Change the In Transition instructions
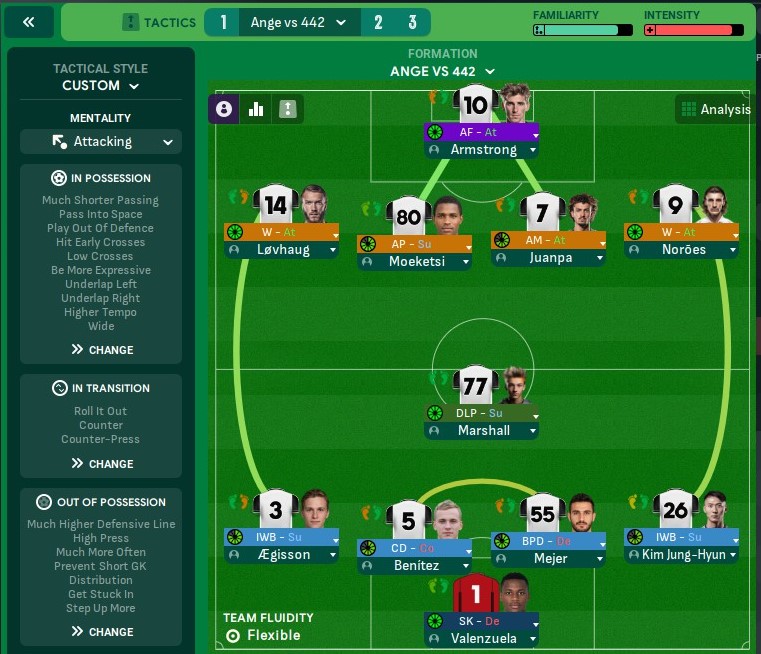Image resolution: width=761 pixels, height=654 pixels. click(101, 464)
